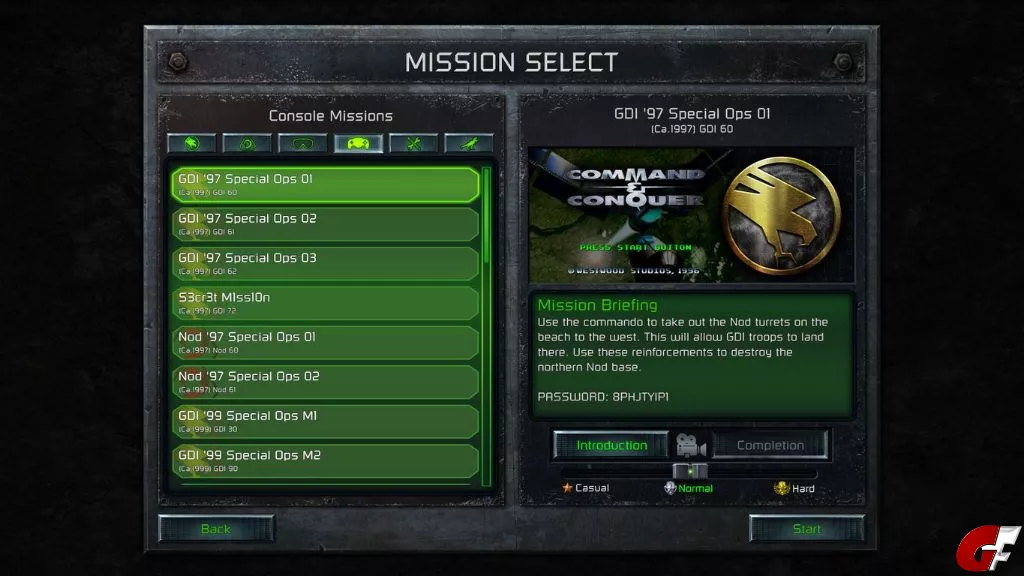Choose Nod '97 Special Ops 01 mission
The width and height of the screenshot is (1024, 576).
pos(325,342)
